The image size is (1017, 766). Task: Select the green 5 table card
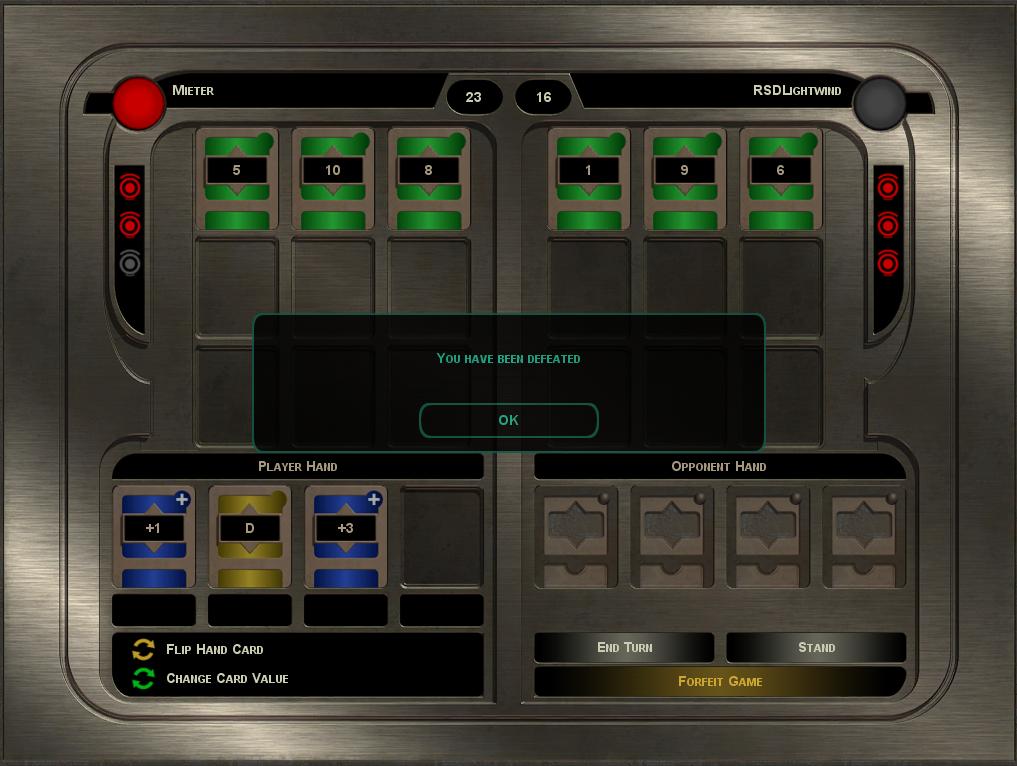236,178
